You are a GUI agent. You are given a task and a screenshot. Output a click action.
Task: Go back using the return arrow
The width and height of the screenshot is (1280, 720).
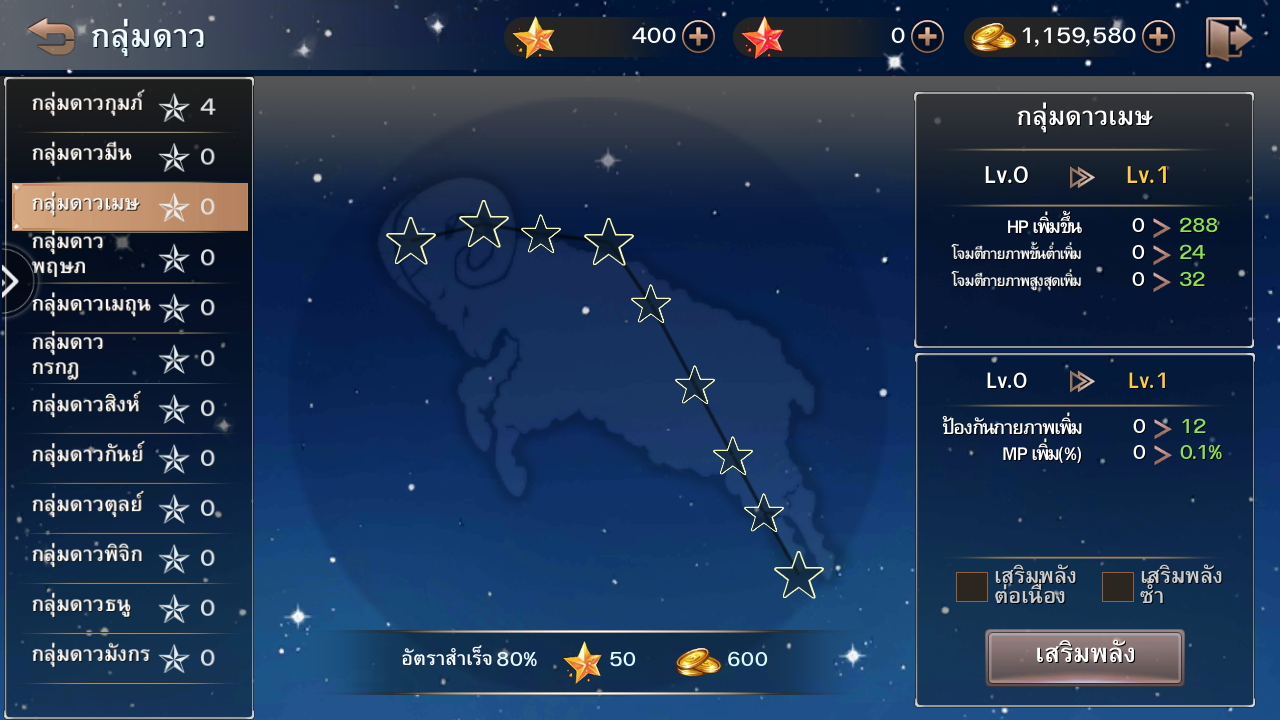point(51,37)
